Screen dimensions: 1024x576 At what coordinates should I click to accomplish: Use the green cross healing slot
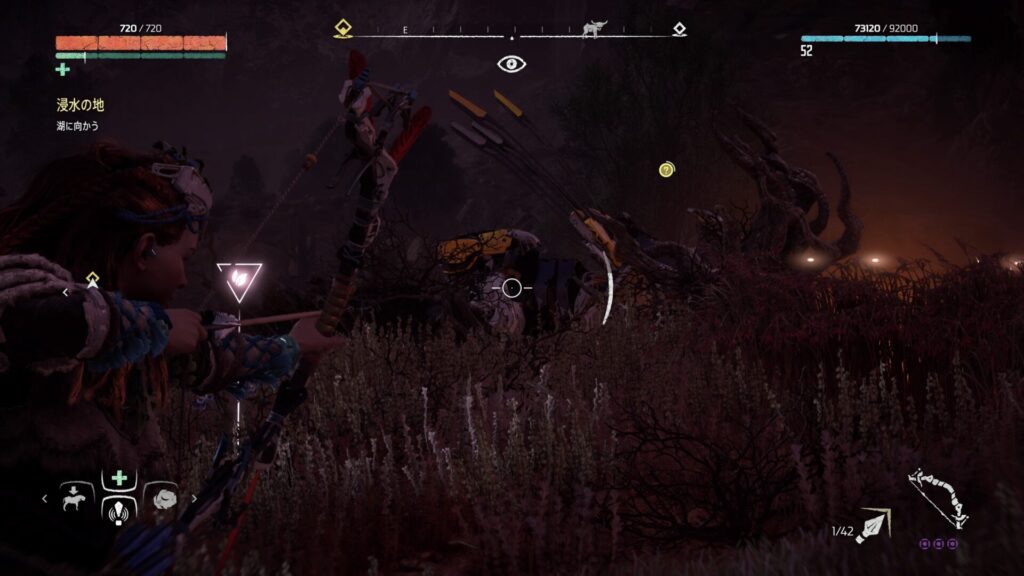pos(120,478)
